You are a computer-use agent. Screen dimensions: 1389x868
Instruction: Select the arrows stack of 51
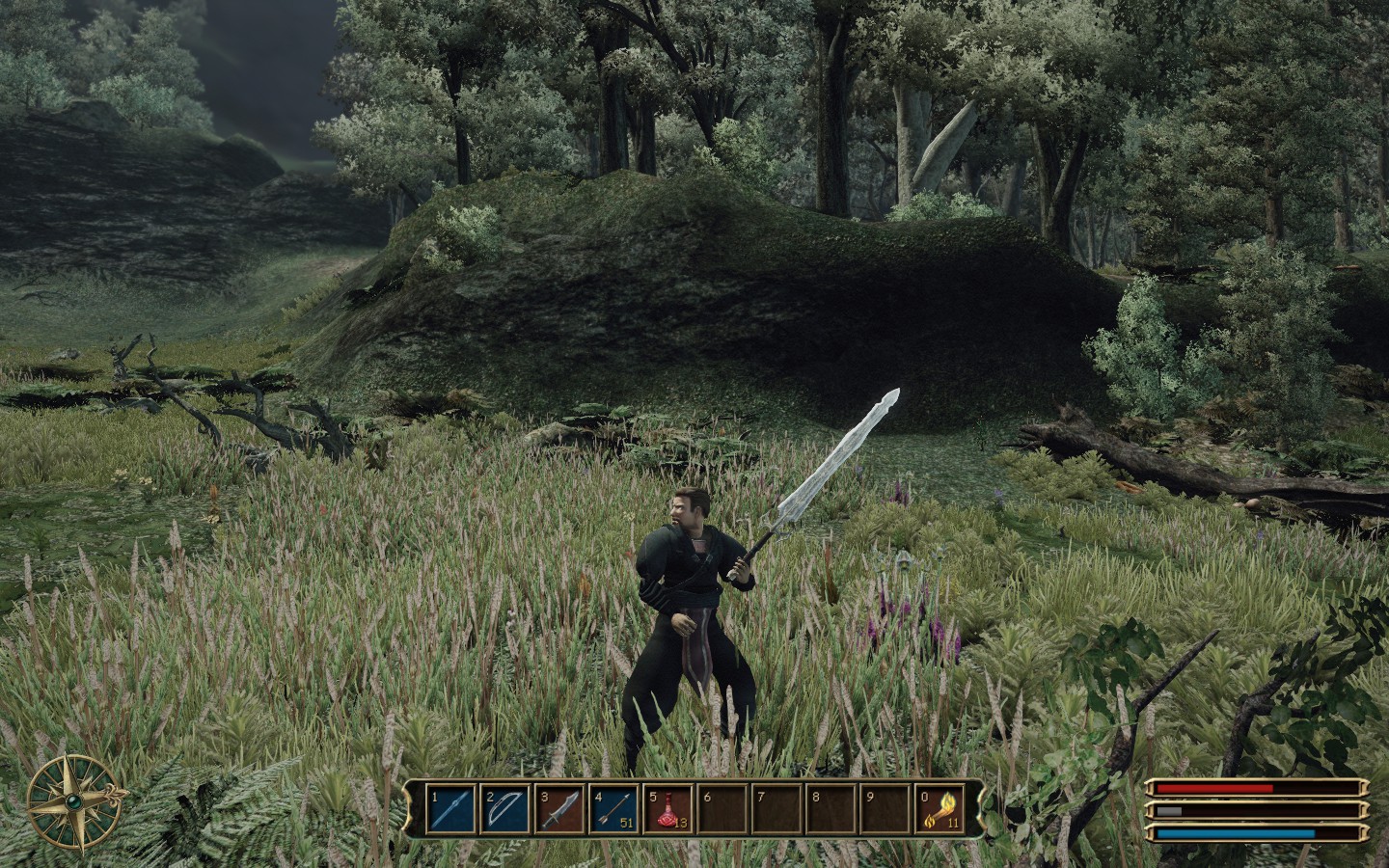coord(613,810)
